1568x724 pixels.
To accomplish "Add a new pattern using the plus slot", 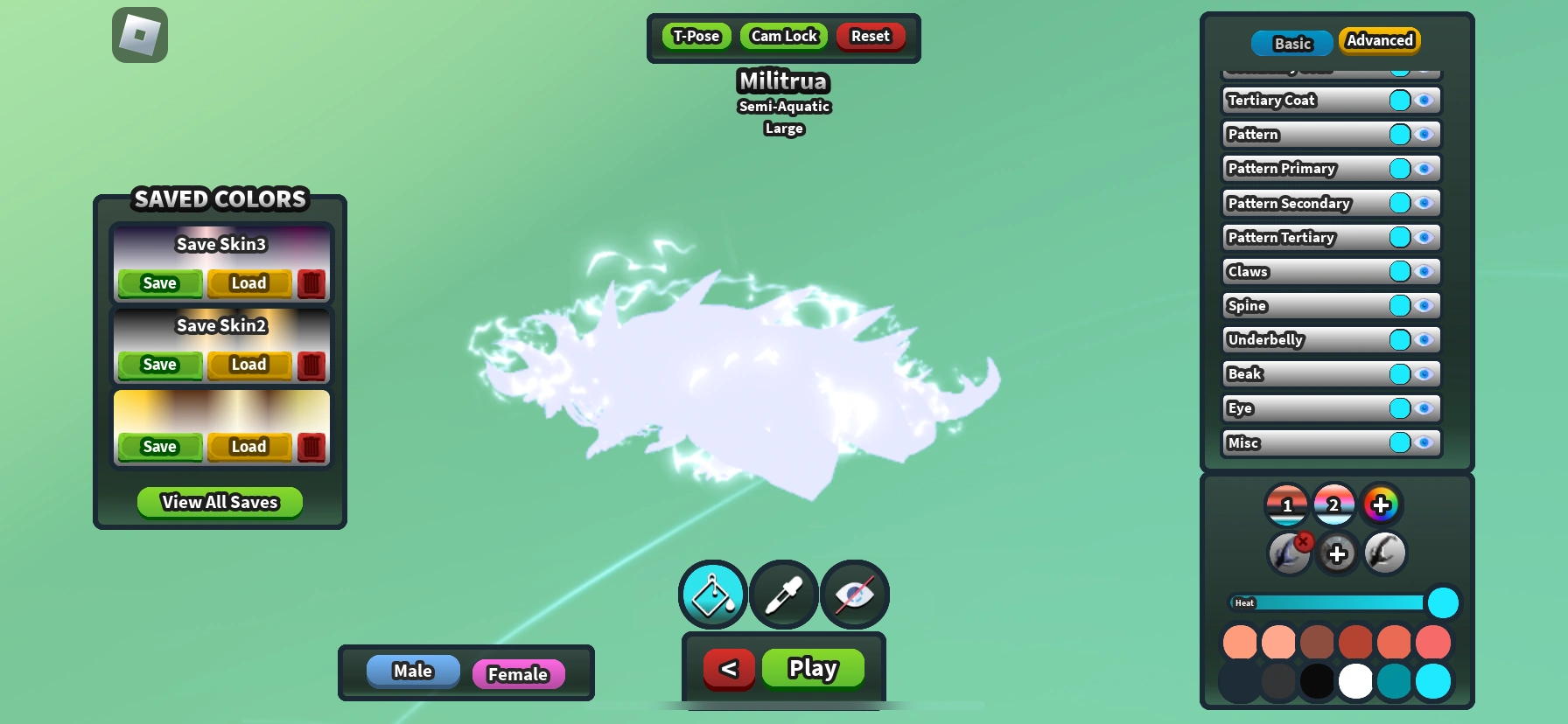I will coord(1336,553).
